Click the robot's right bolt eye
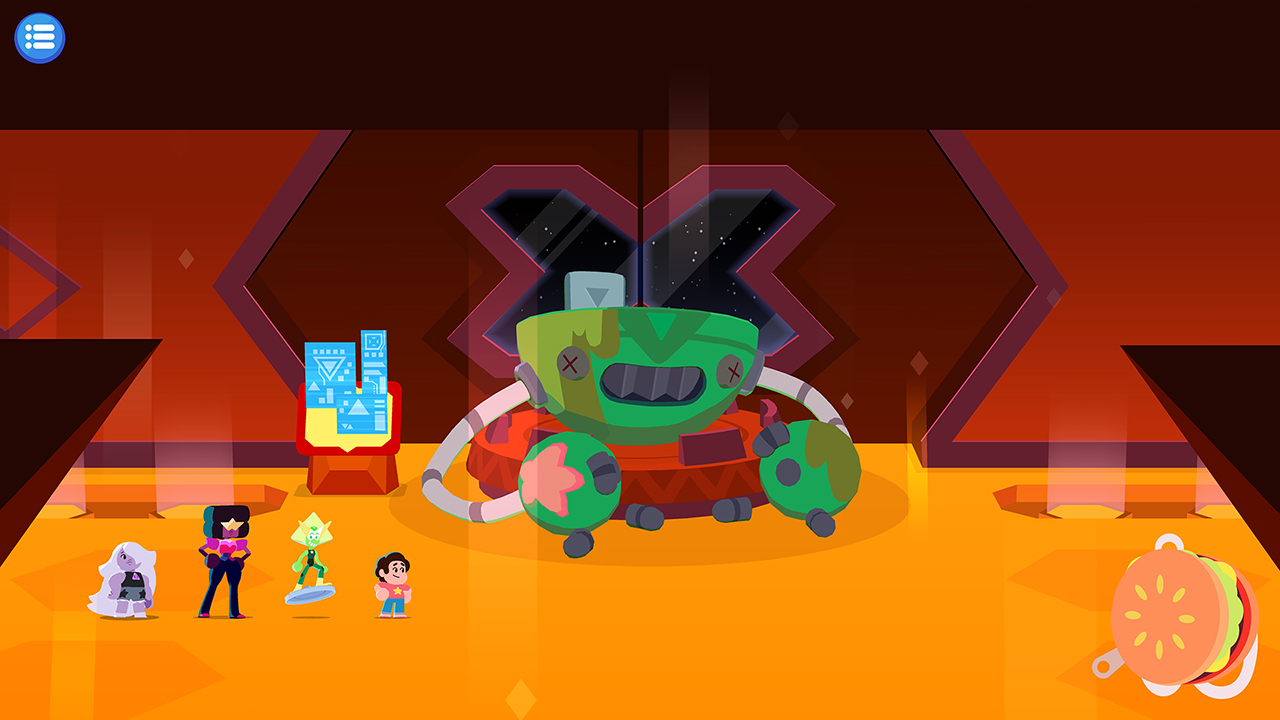Viewport: 1280px width, 720px height. coord(732,370)
